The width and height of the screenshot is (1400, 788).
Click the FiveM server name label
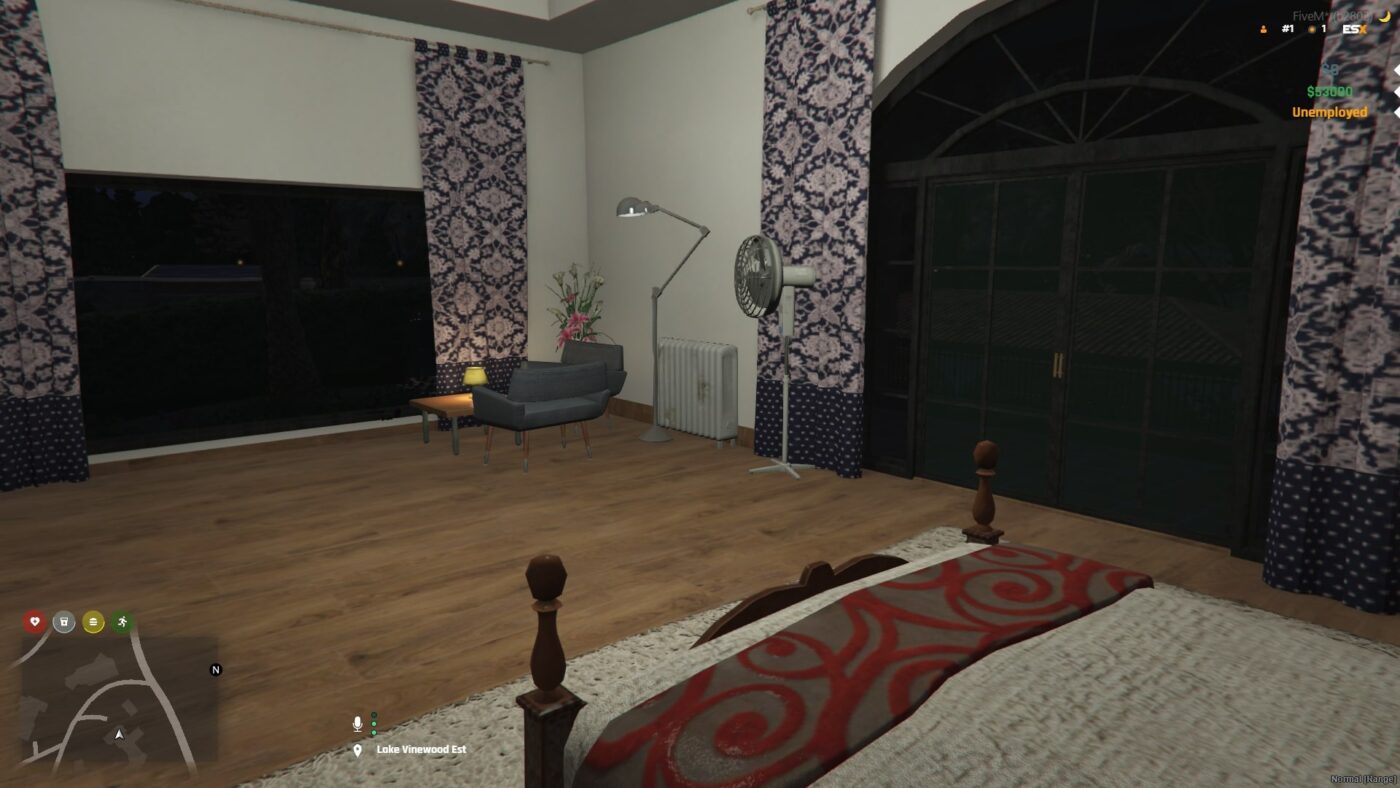point(1328,15)
